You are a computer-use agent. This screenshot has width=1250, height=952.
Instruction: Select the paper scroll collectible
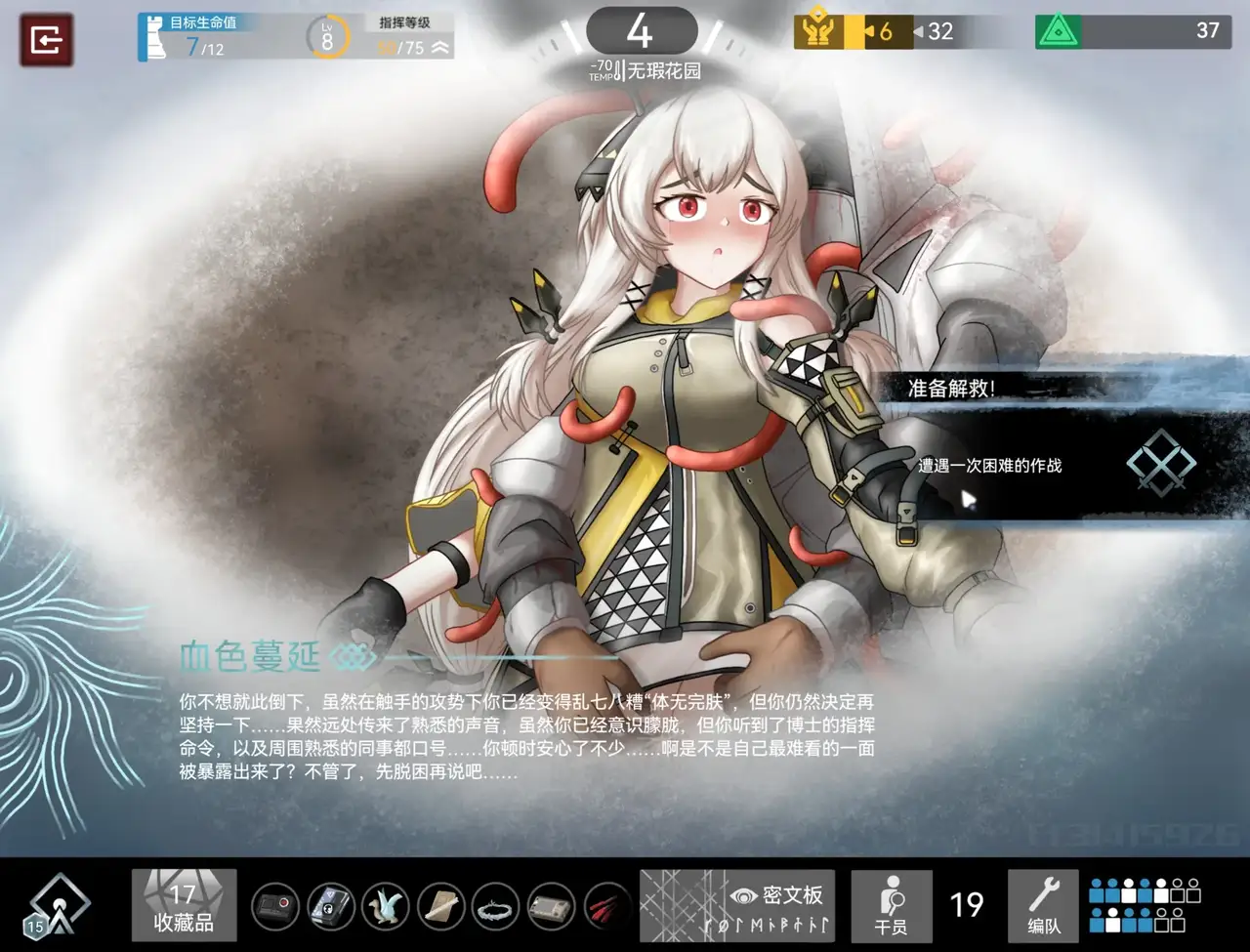coord(441,907)
